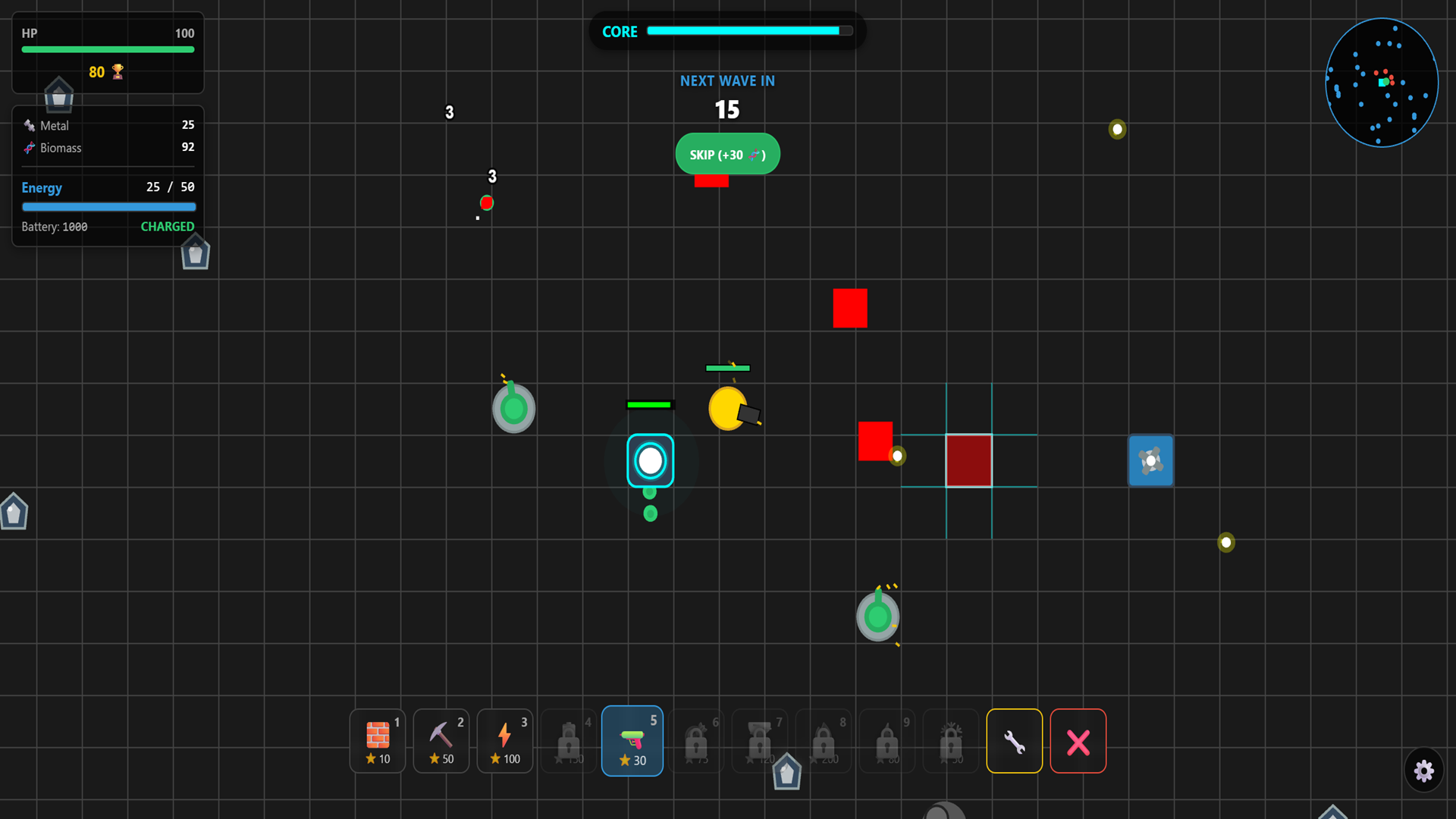This screenshot has height=819, width=1456.
Task: Click the SKIP (+30) wave button
Action: pyautogui.click(x=727, y=154)
